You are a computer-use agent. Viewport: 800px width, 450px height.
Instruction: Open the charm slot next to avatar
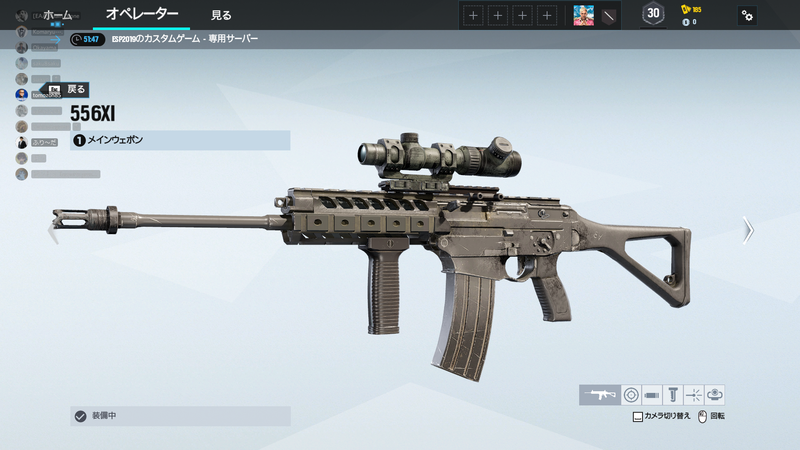607,15
